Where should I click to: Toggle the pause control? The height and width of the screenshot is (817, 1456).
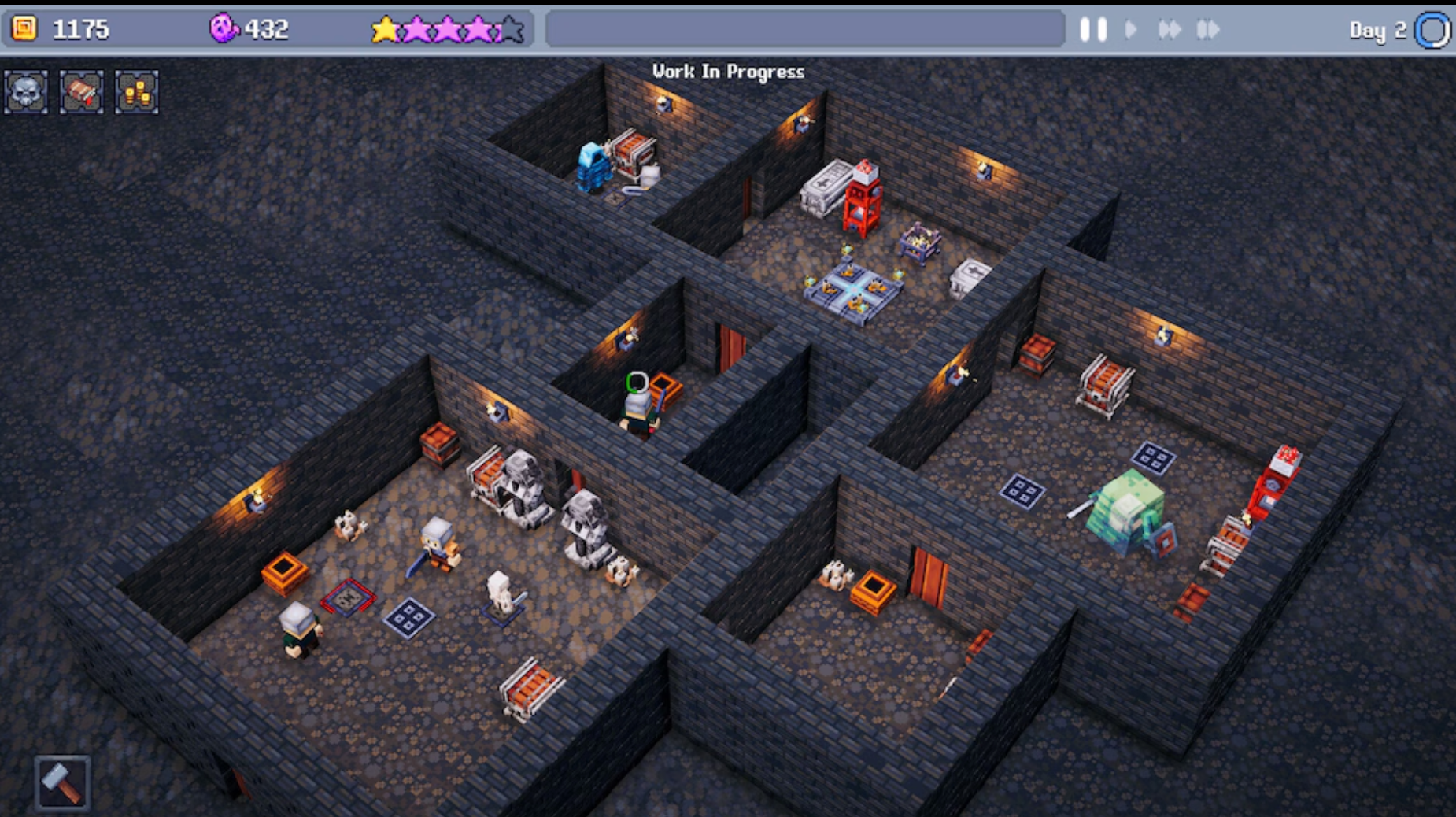[x=1094, y=29]
